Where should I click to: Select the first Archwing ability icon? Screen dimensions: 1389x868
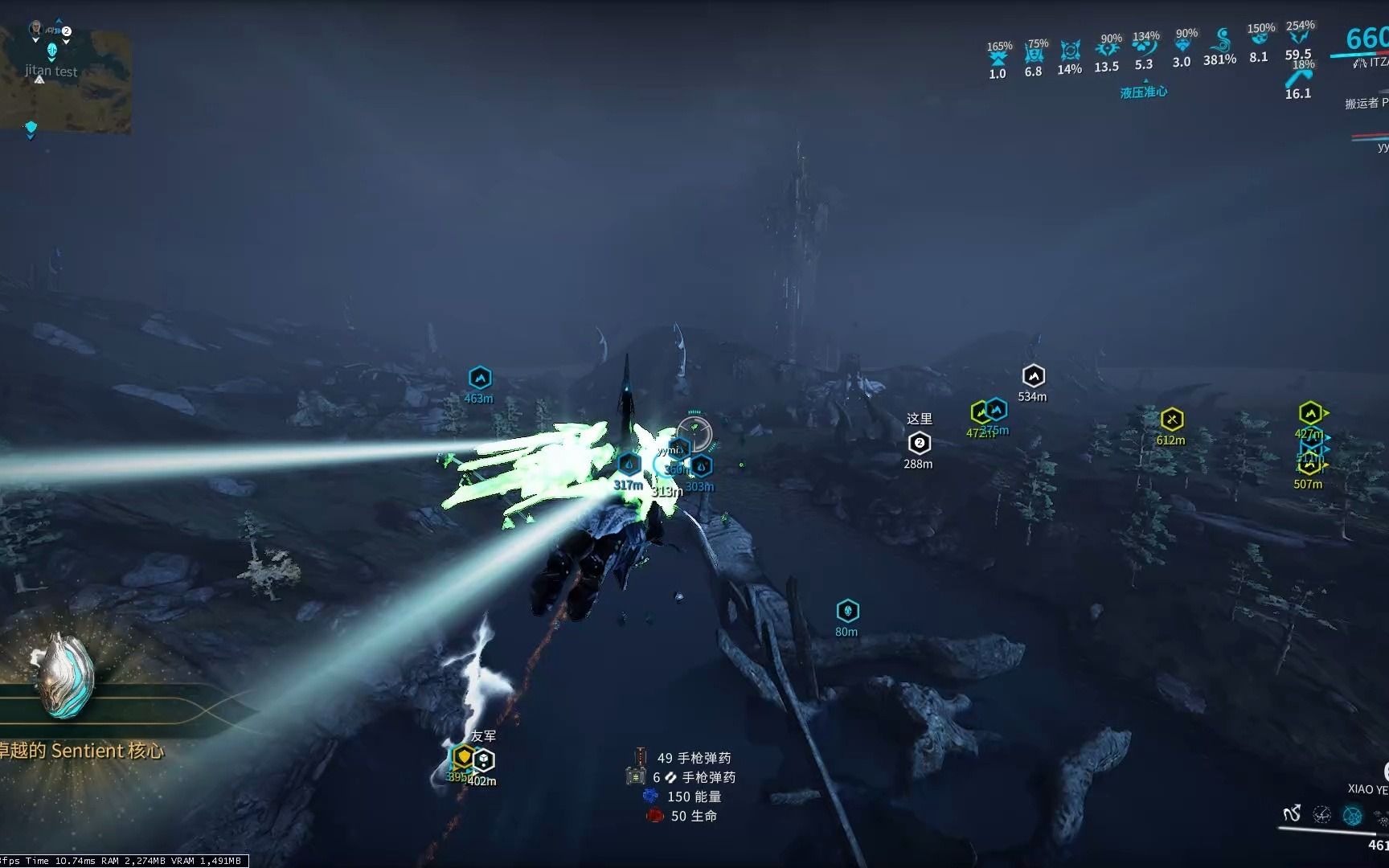1292,813
